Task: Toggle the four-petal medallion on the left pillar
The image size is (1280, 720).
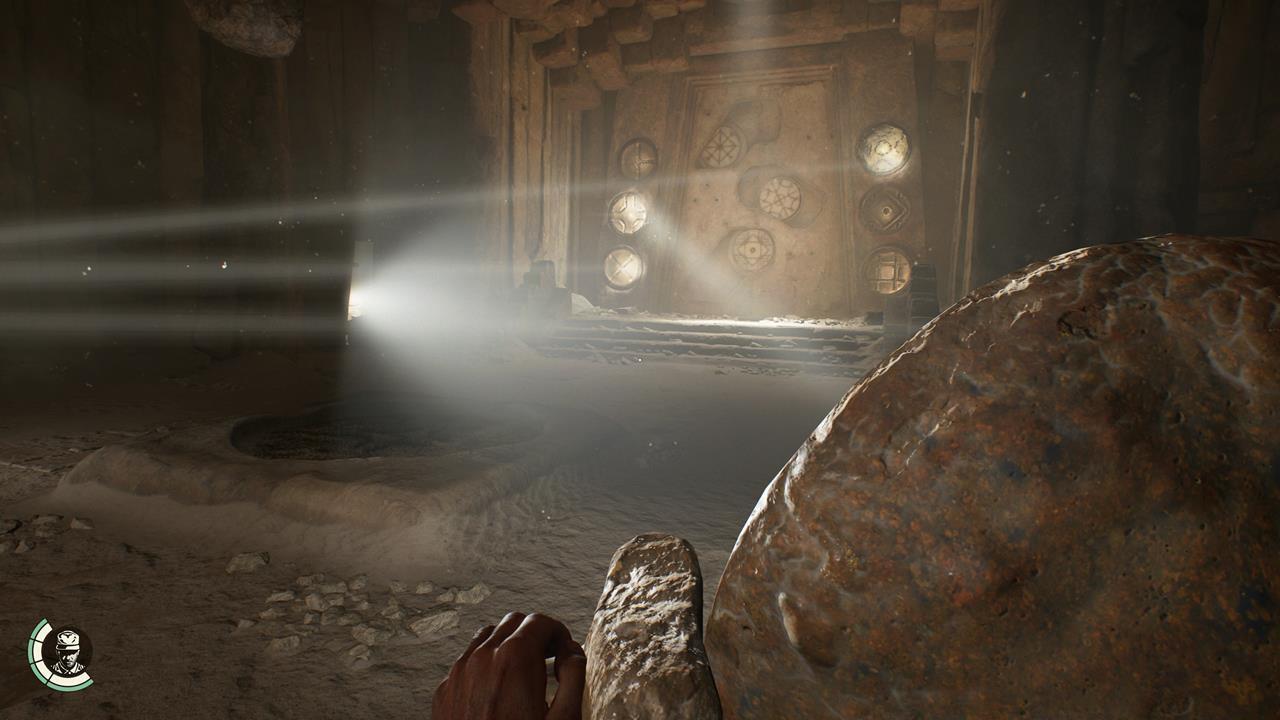Action: 629,212
